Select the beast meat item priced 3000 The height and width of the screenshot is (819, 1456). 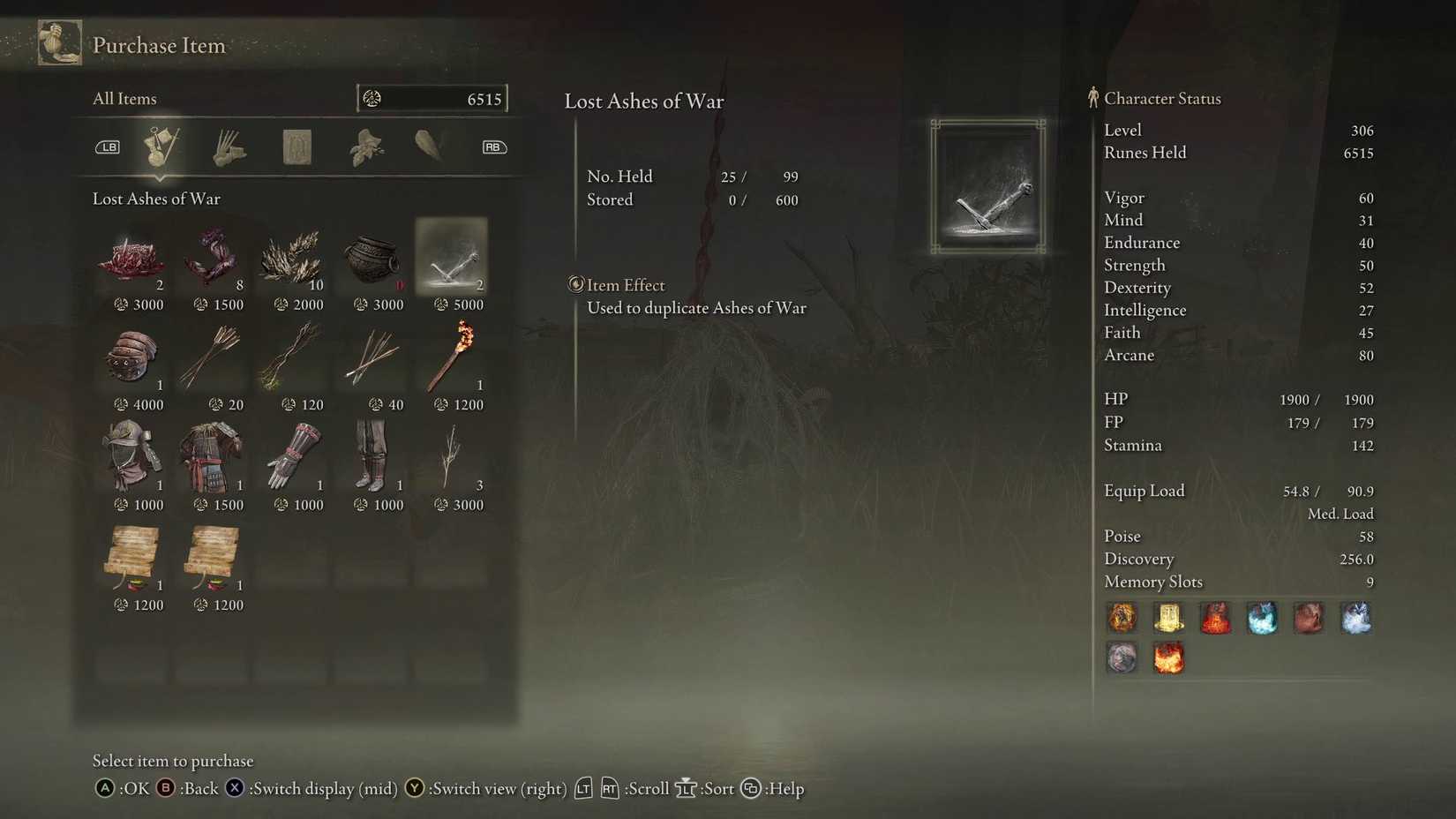click(x=132, y=258)
